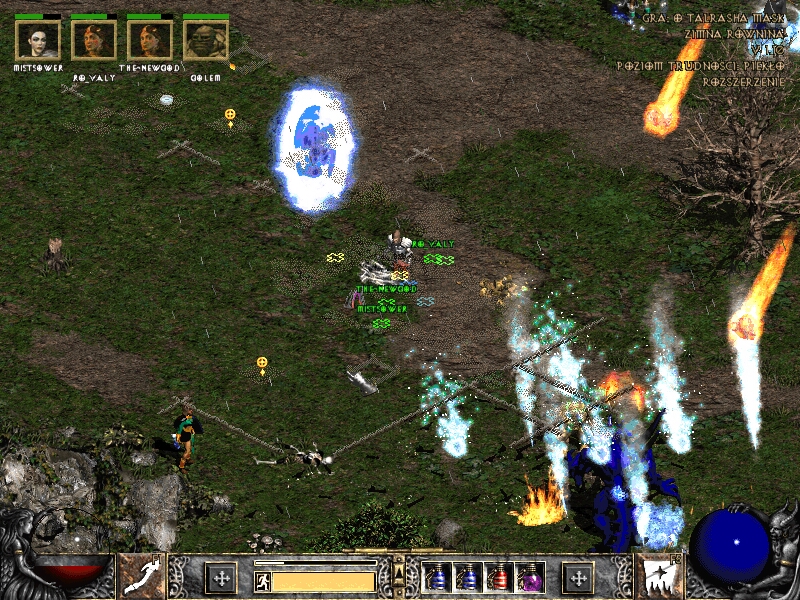Use the purple rejuvenation potion in belt
800x600 pixels.
(x=530, y=577)
